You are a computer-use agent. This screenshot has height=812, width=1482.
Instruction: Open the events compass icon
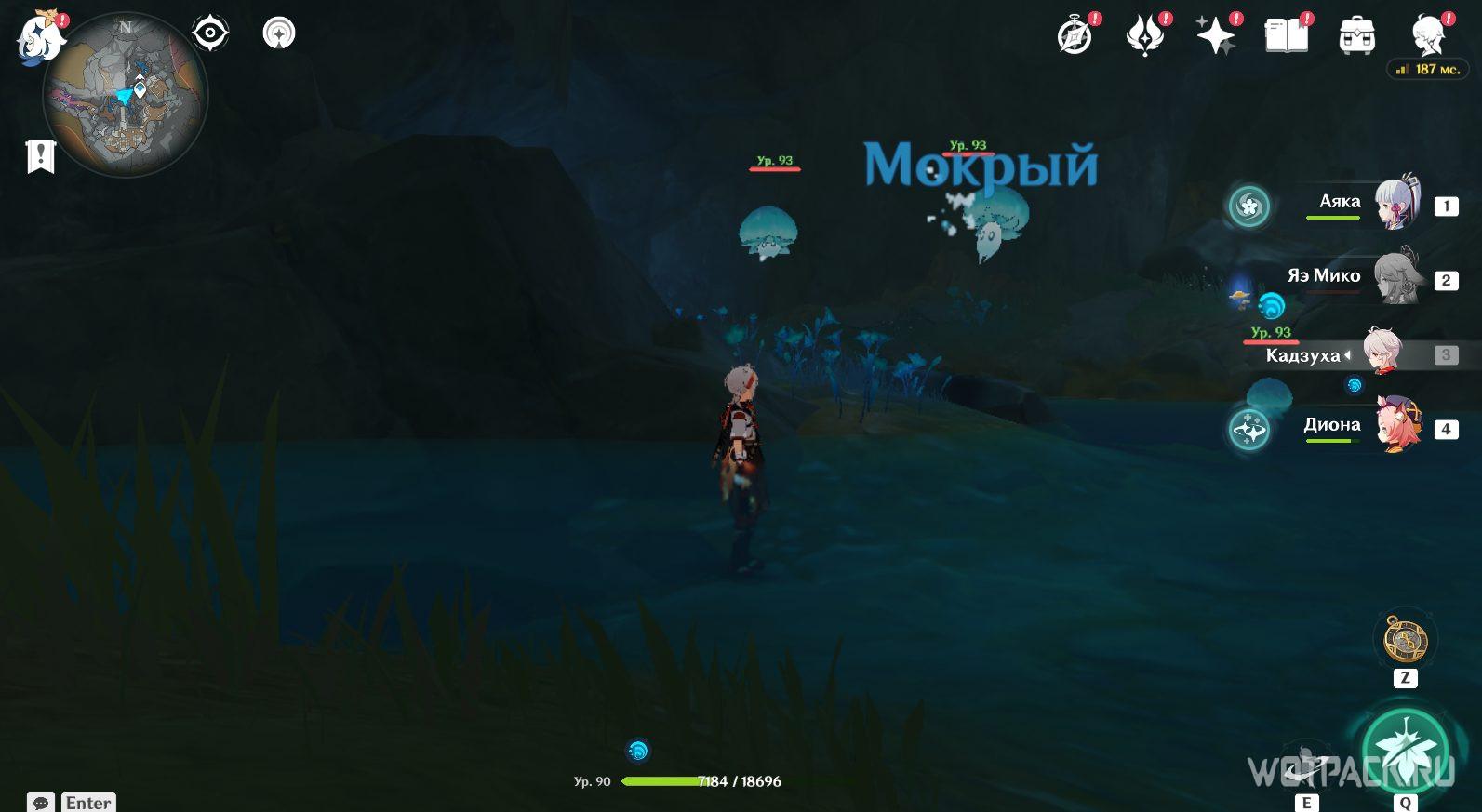pos(1075,36)
